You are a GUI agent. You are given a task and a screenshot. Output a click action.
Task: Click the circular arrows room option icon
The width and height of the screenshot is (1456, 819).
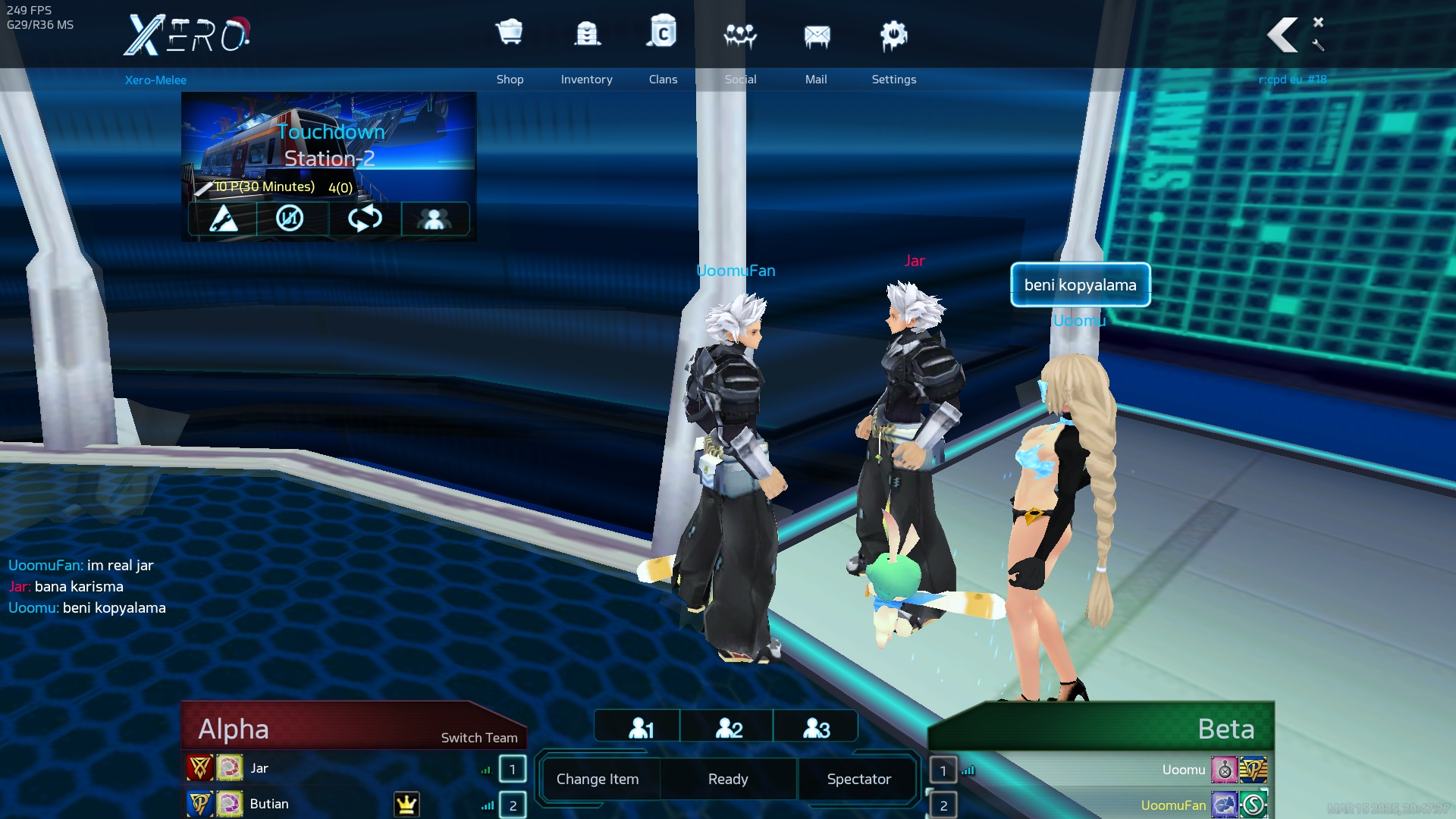tap(364, 218)
